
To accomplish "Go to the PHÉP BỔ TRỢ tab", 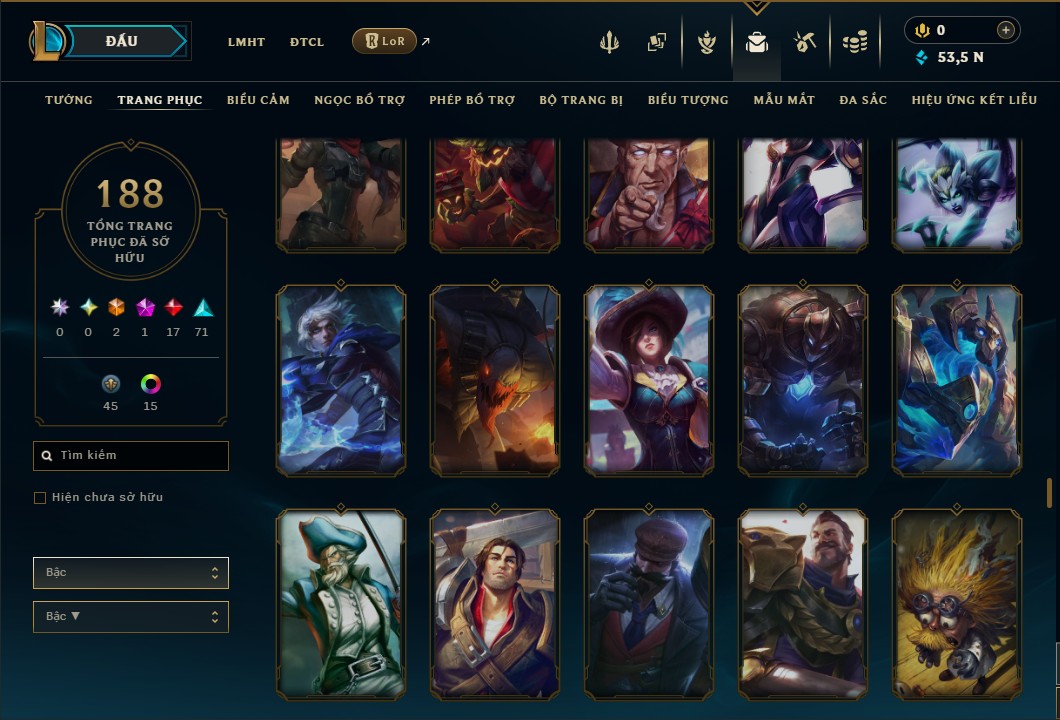I will tap(472, 100).
